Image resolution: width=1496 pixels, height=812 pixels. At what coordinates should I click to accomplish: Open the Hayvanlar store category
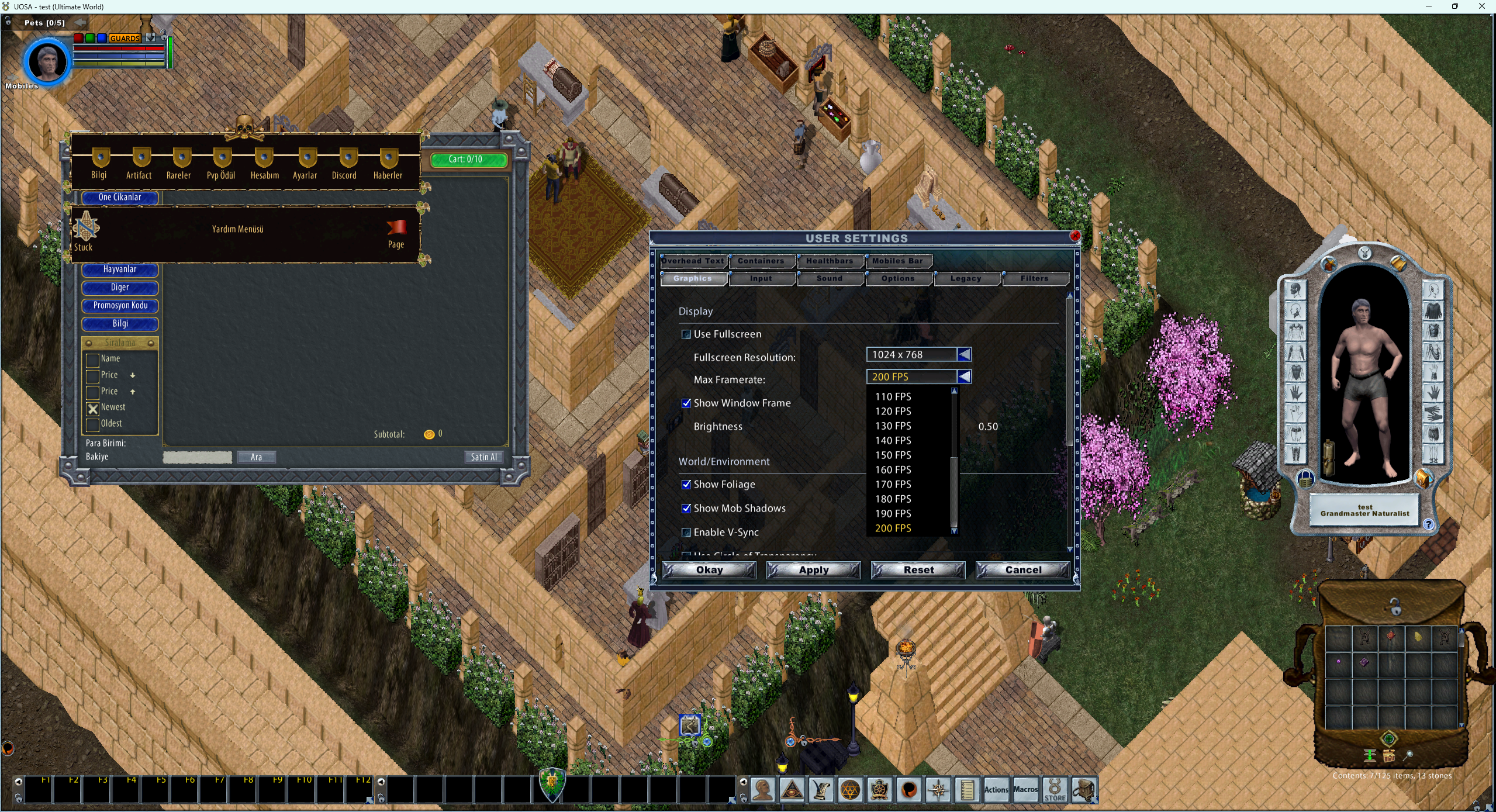click(120, 269)
